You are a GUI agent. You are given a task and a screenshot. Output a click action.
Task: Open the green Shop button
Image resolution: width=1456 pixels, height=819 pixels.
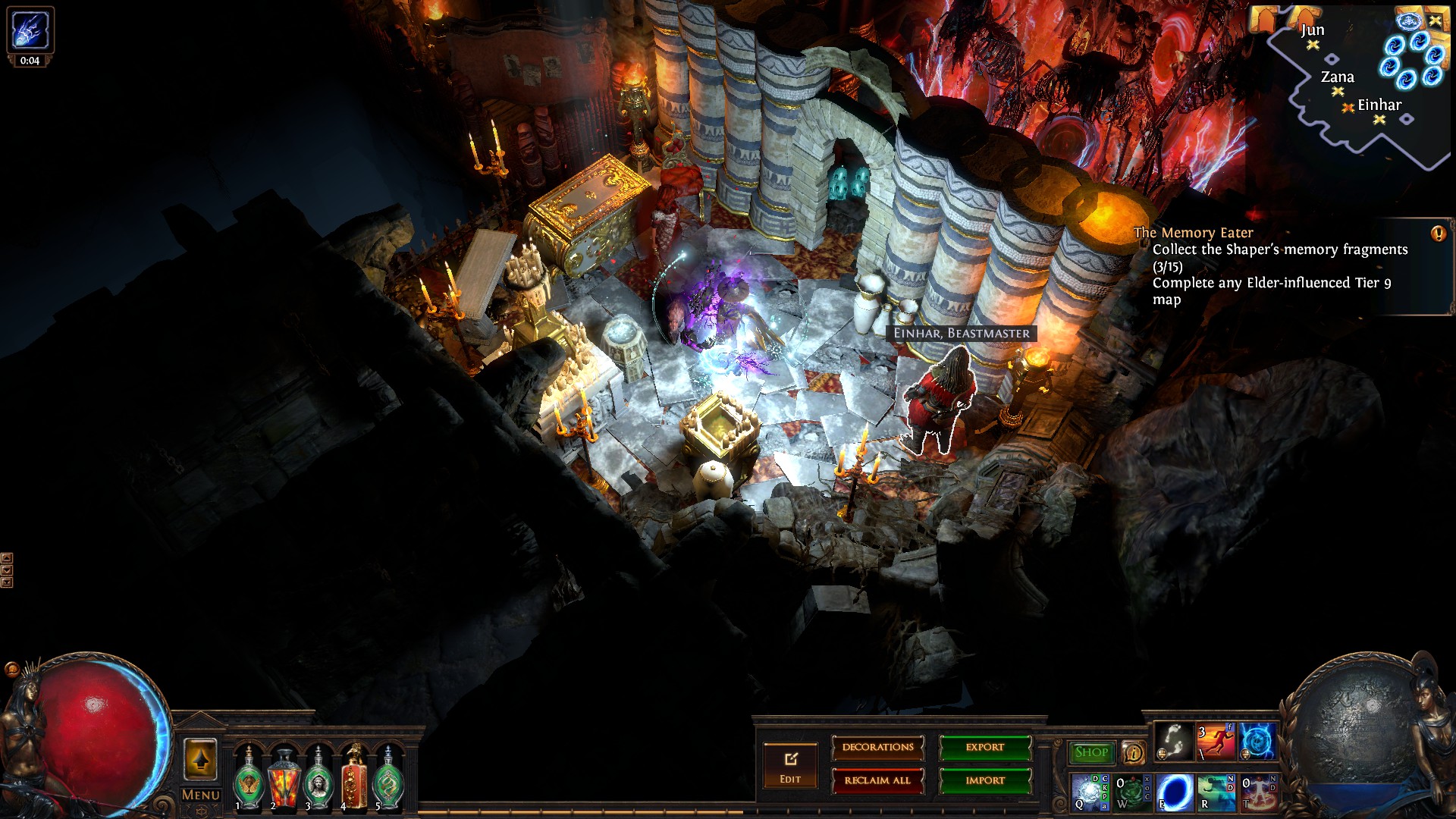click(1091, 752)
